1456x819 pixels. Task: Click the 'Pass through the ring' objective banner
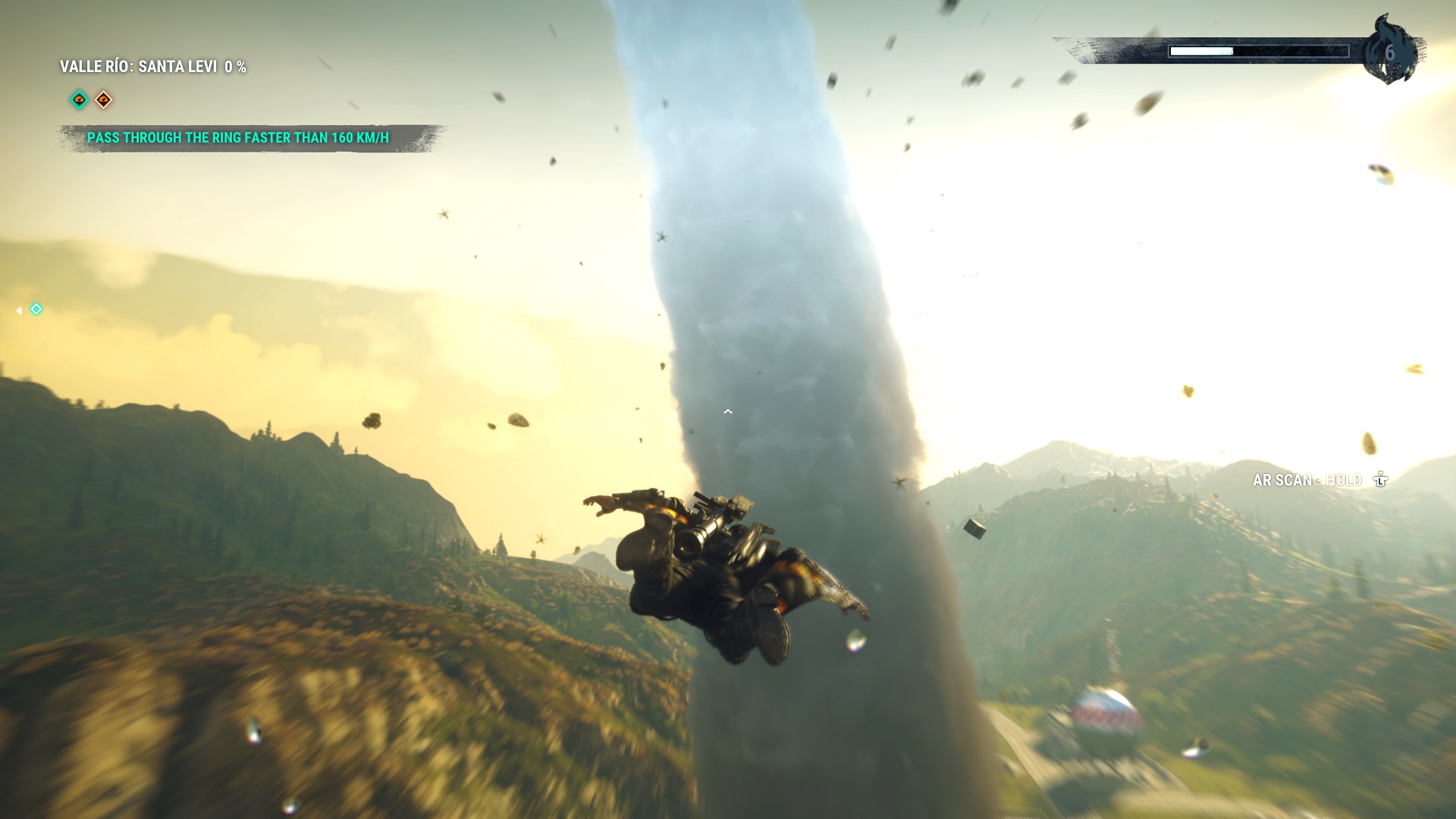pos(238,138)
